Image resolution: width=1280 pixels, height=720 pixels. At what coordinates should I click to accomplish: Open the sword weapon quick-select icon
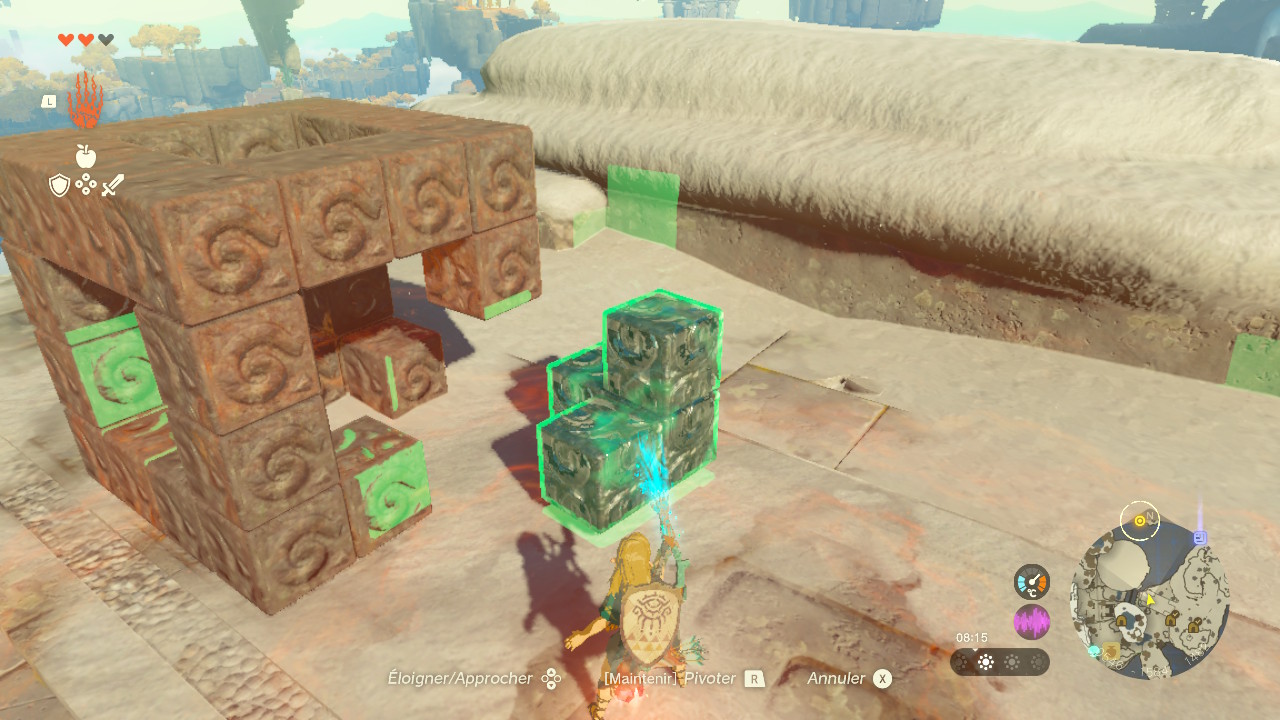coord(112,185)
